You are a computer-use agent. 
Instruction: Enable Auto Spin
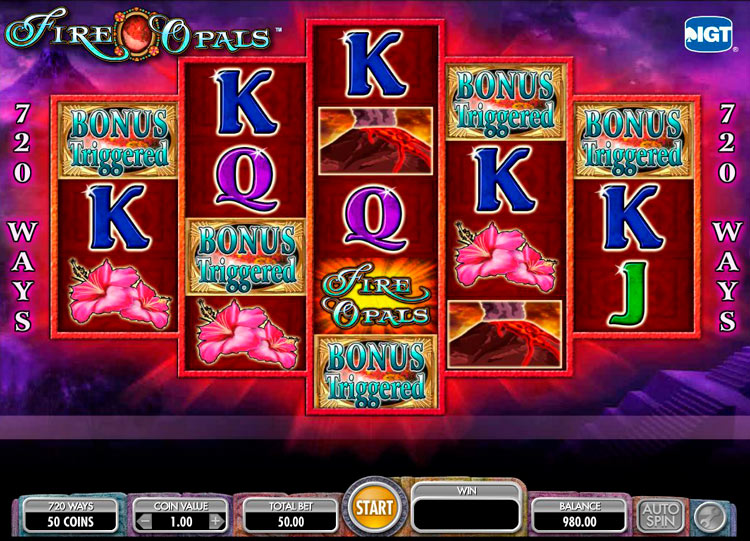pos(661,515)
